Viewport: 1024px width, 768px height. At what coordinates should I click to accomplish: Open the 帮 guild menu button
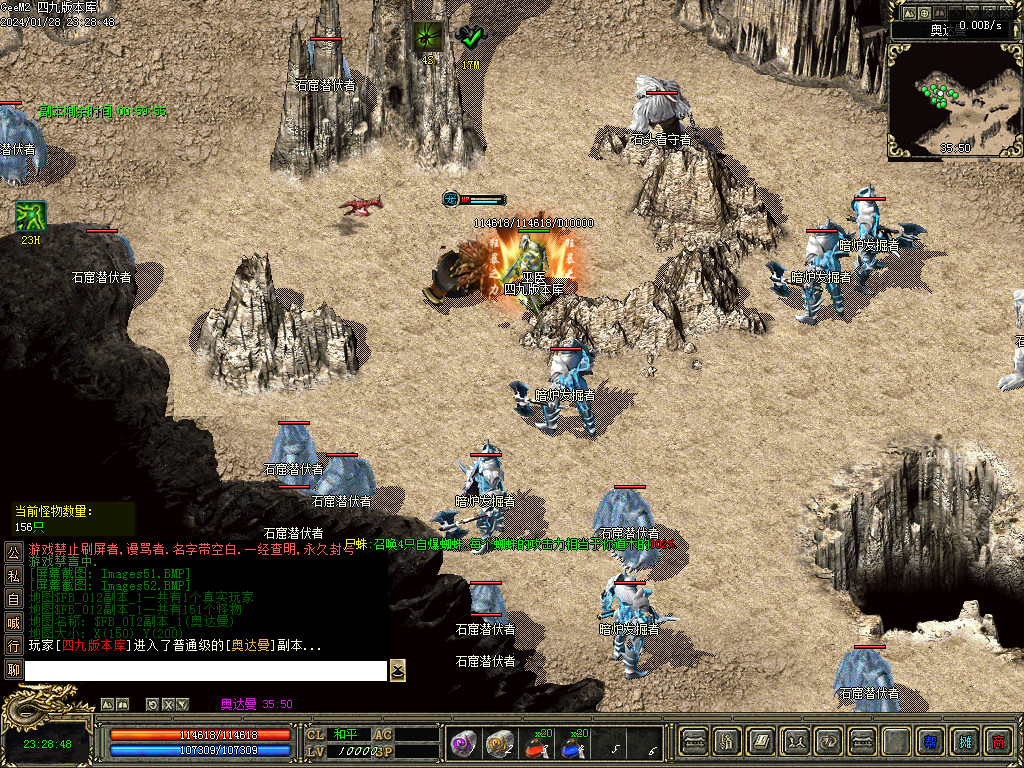[930, 742]
